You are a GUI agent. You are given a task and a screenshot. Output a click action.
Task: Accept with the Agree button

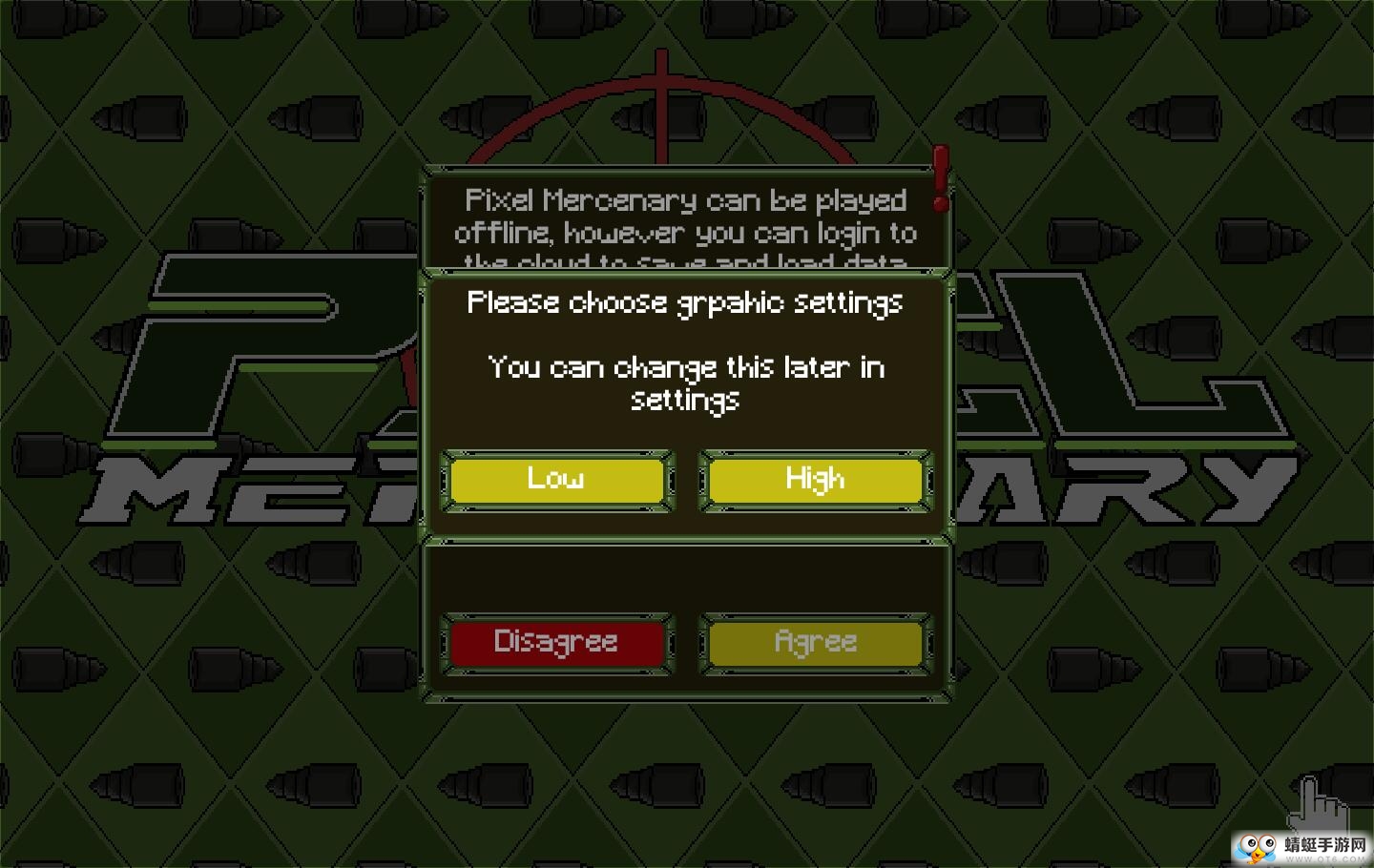click(x=815, y=643)
